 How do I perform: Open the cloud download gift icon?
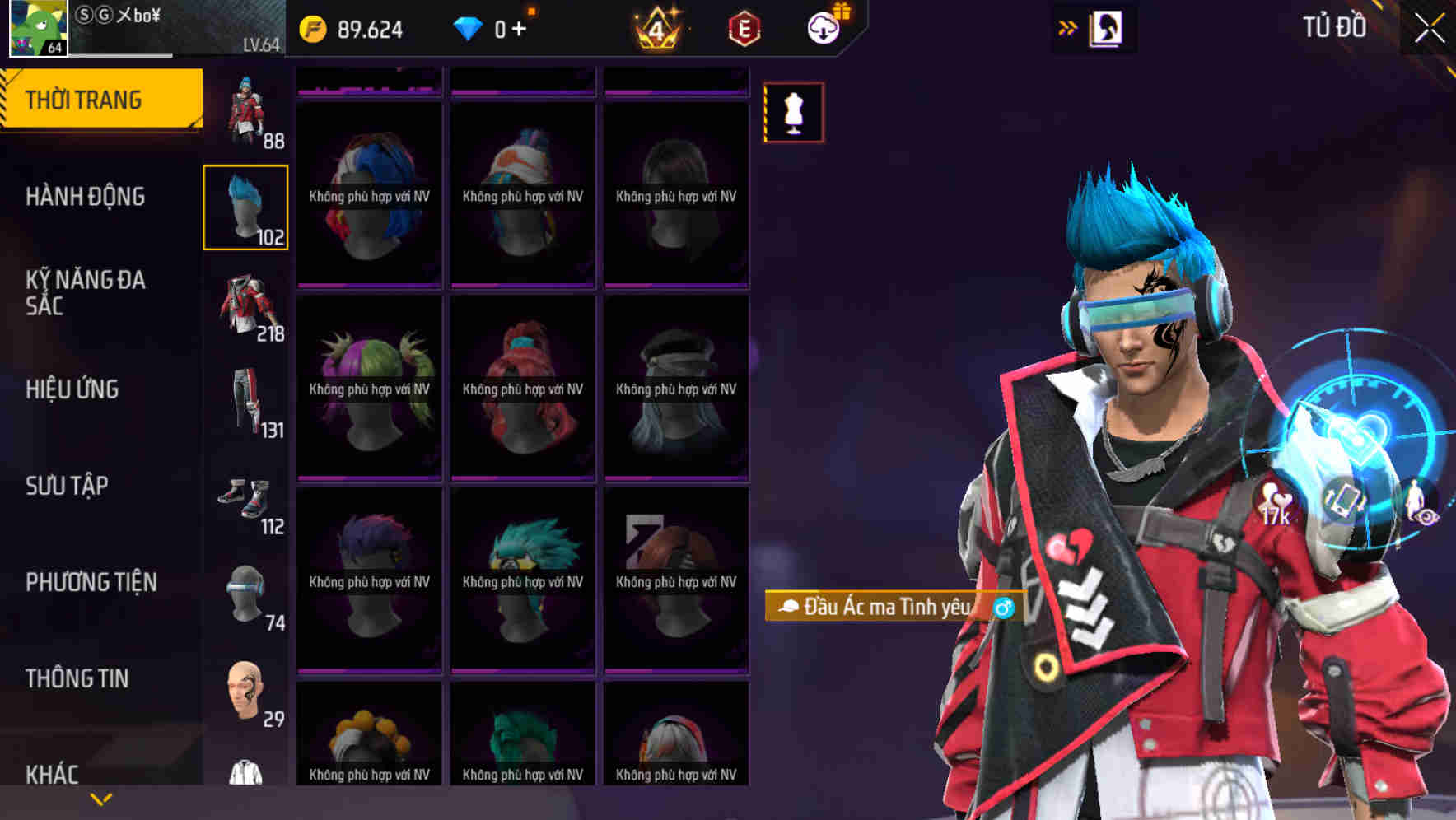click(x=826, y=26)
